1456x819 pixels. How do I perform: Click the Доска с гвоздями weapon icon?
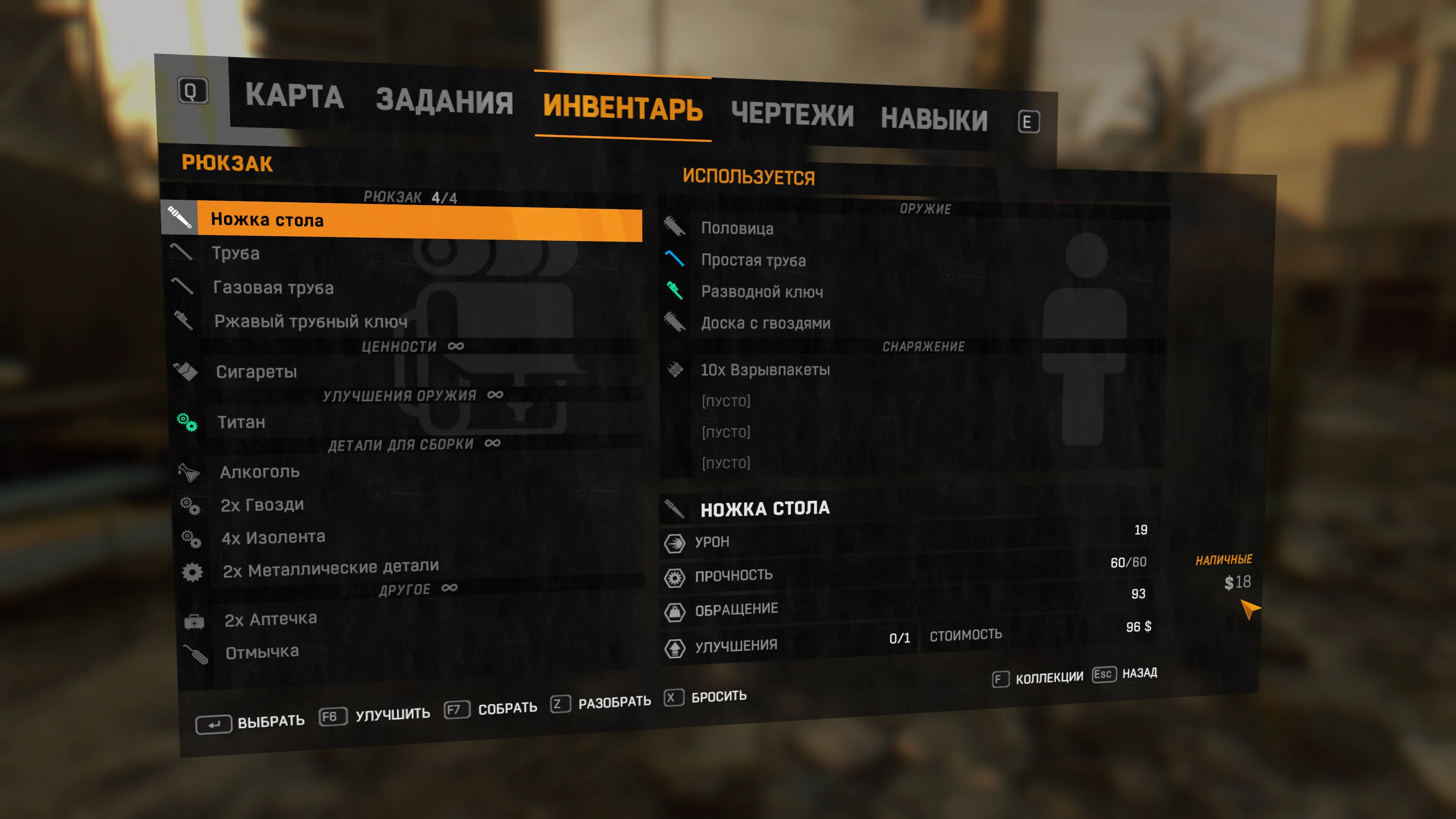point(675,322)
